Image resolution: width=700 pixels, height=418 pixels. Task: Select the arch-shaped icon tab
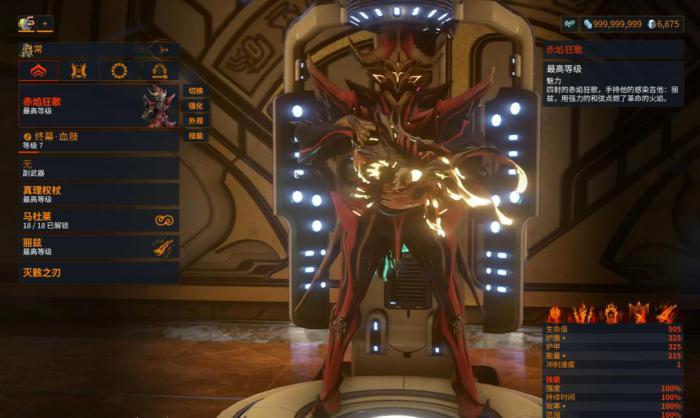click(159, 70)
